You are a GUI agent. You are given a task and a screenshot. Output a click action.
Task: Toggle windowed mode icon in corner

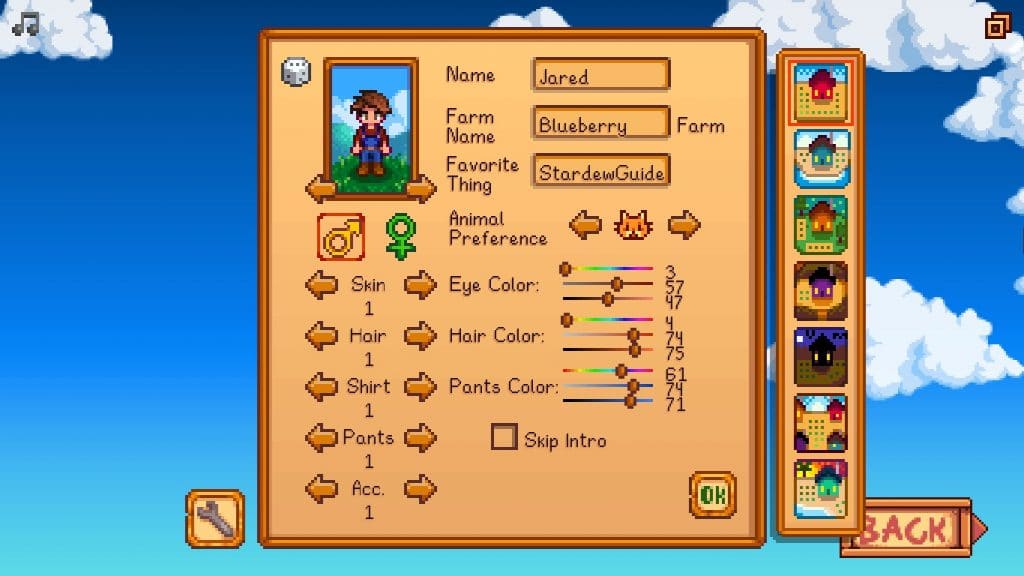[997, 25]
